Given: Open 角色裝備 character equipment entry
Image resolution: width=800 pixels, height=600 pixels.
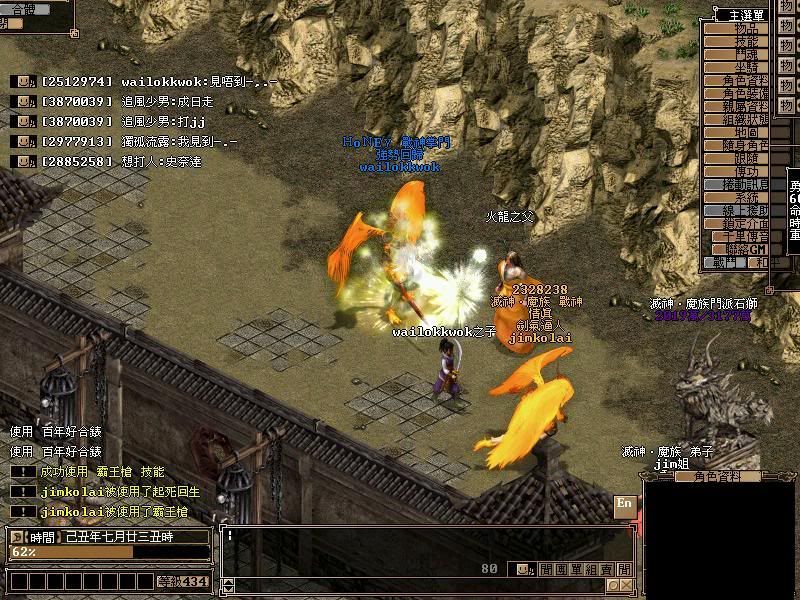Looking at the screenshot, I should [745, 93].
